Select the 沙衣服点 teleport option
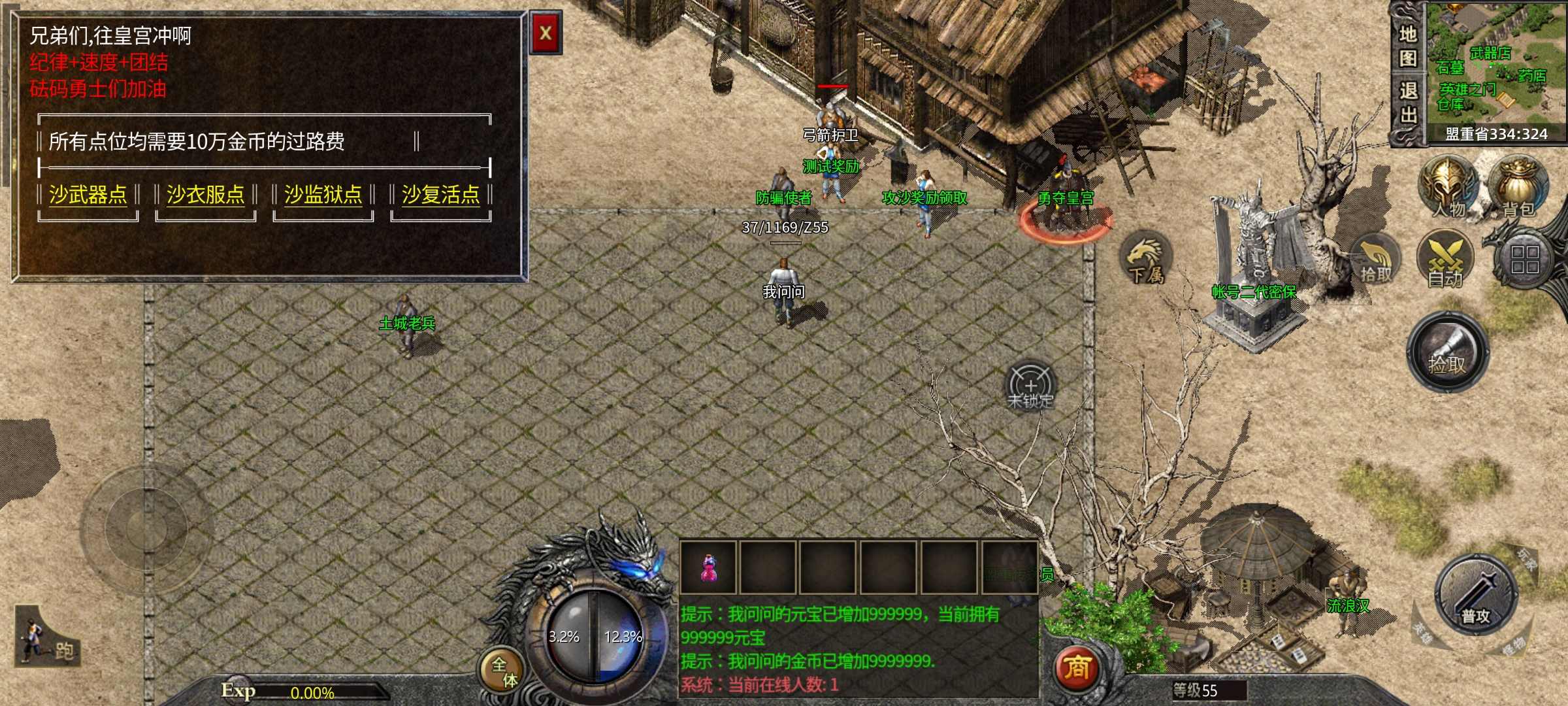1568x706 pixels. tap(205, 195)
